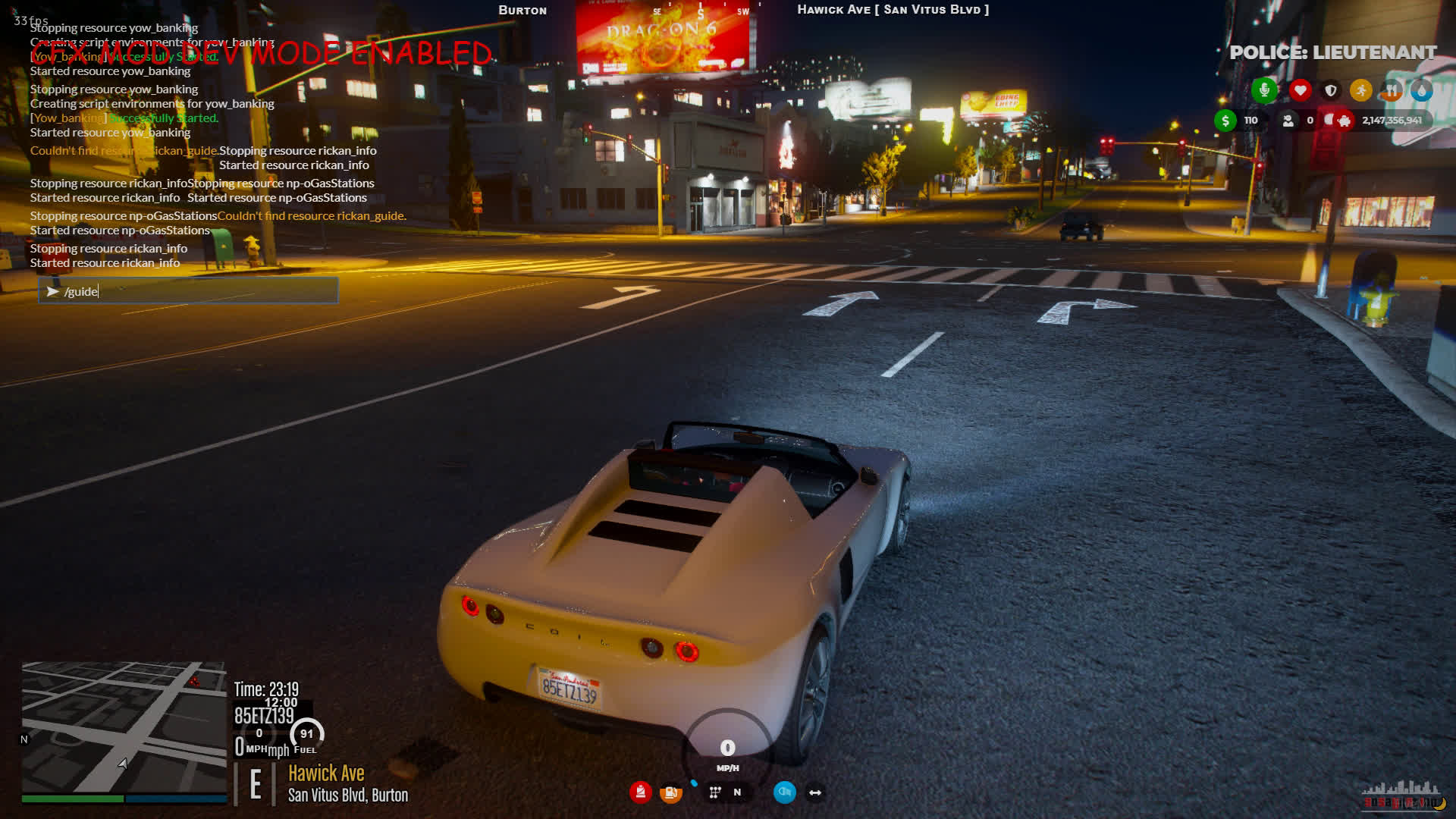Click the circular 91 fuel gauge
The width and height of the screenshot is (1456, 819).
pyautogui.click(x=306, y=734)
